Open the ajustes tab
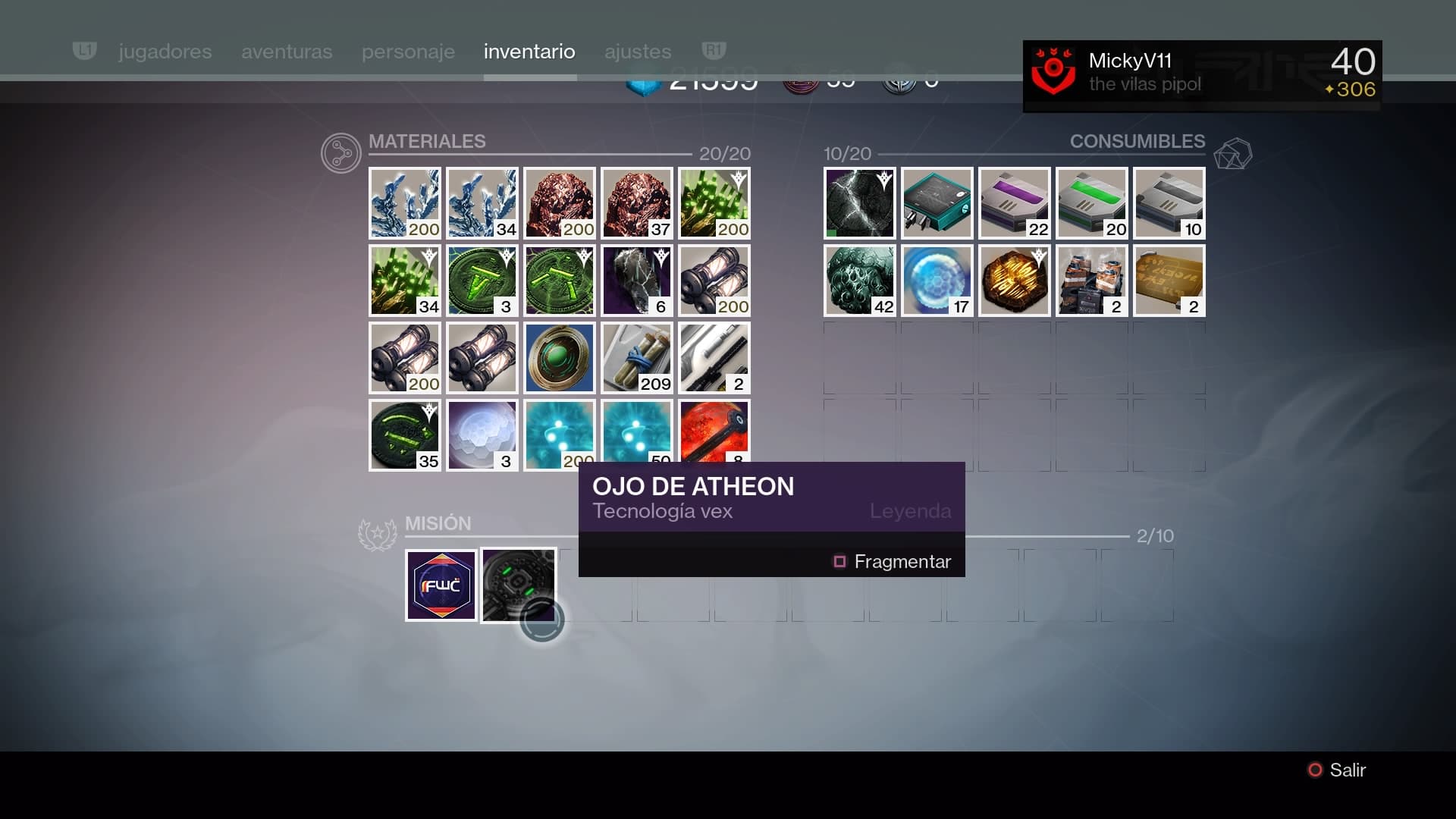This screenshot has width=1456, height=819. (x=638, y=52)
